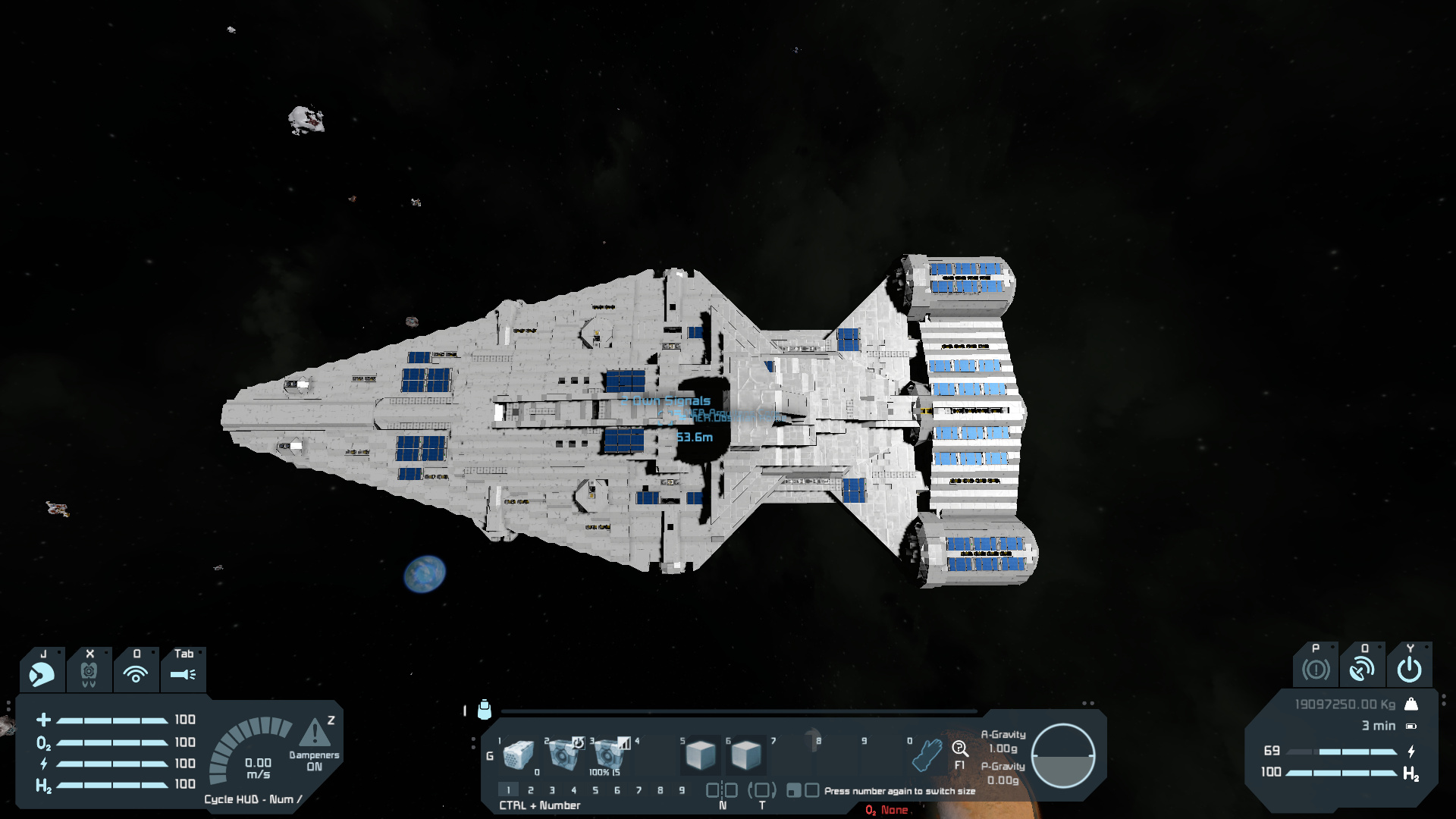Image resolution: width=1456 pixels, height=819 pixels.
Task: Select the thruster override action in slot 3
Action: click(608, 755)
